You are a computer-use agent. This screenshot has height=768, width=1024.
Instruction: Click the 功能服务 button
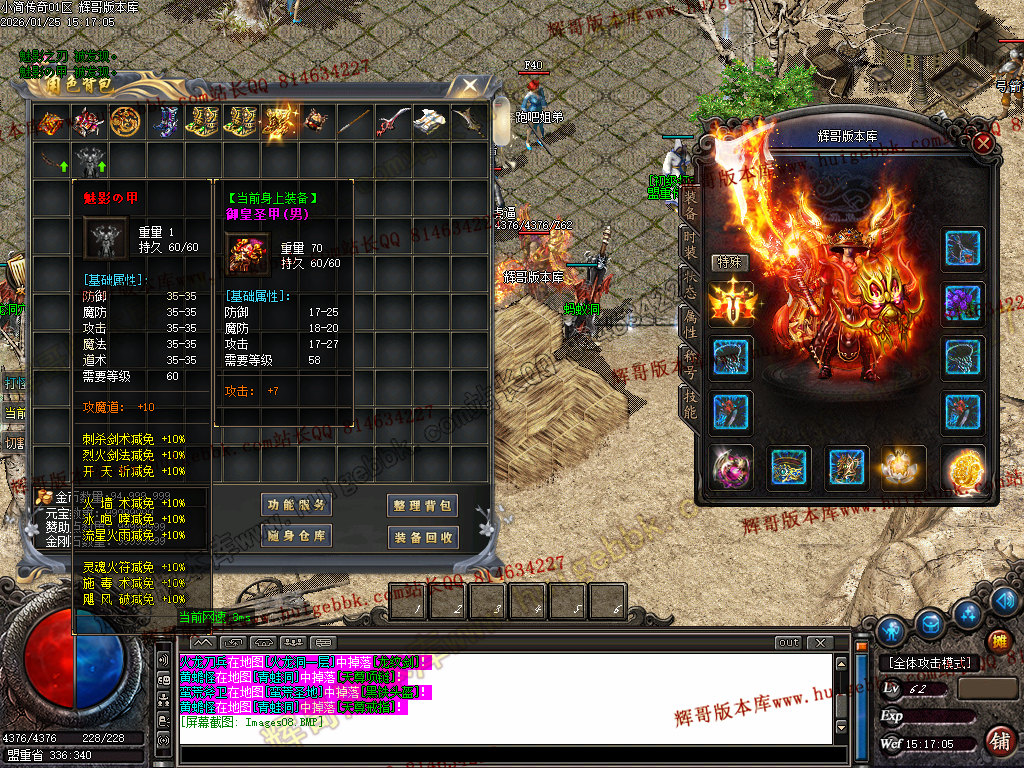[x=296, y=506]
